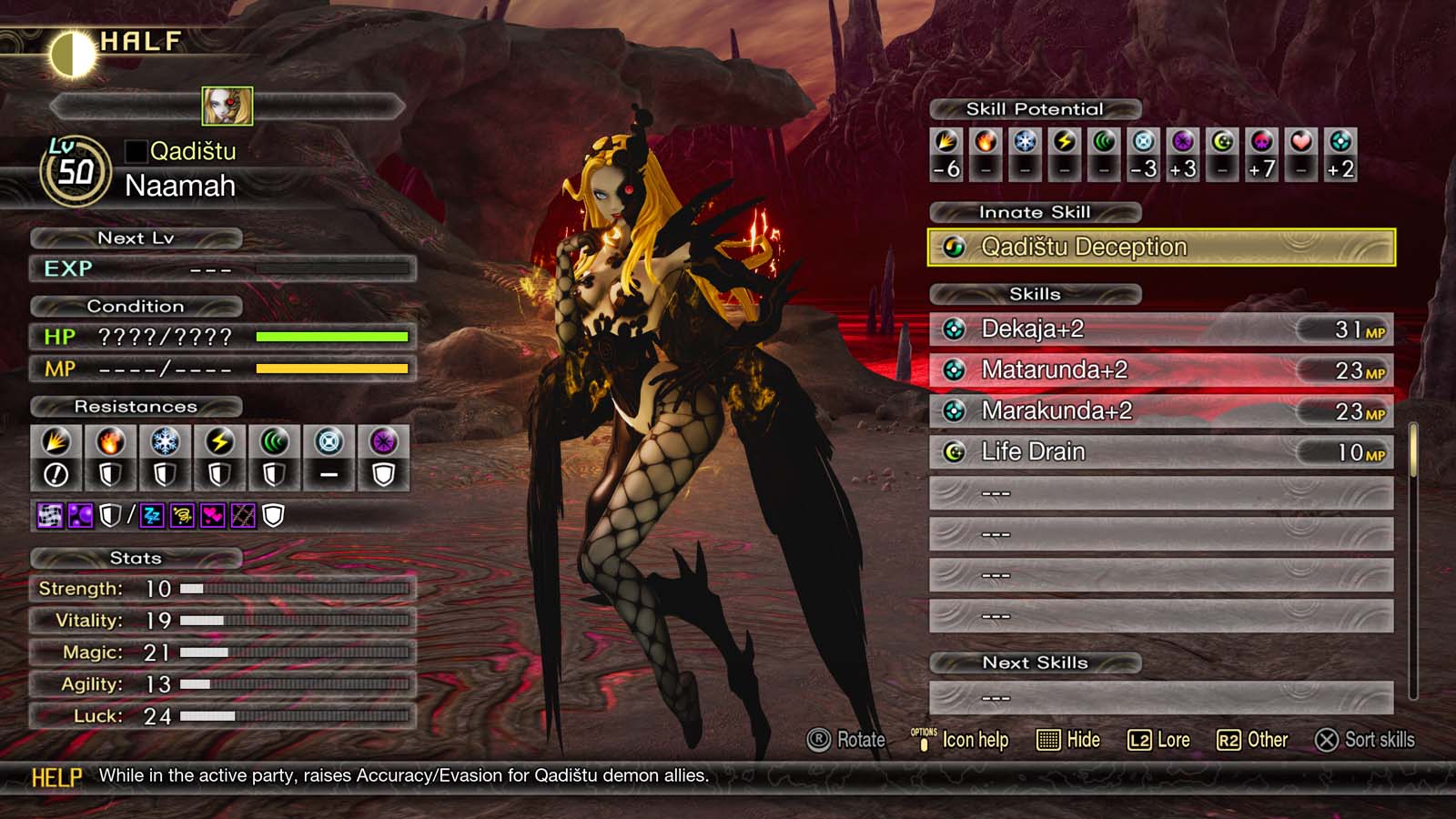The image size is (1456, 819).
Task: Toggle the Hide interface option
Action: [x=1067, y=740]
